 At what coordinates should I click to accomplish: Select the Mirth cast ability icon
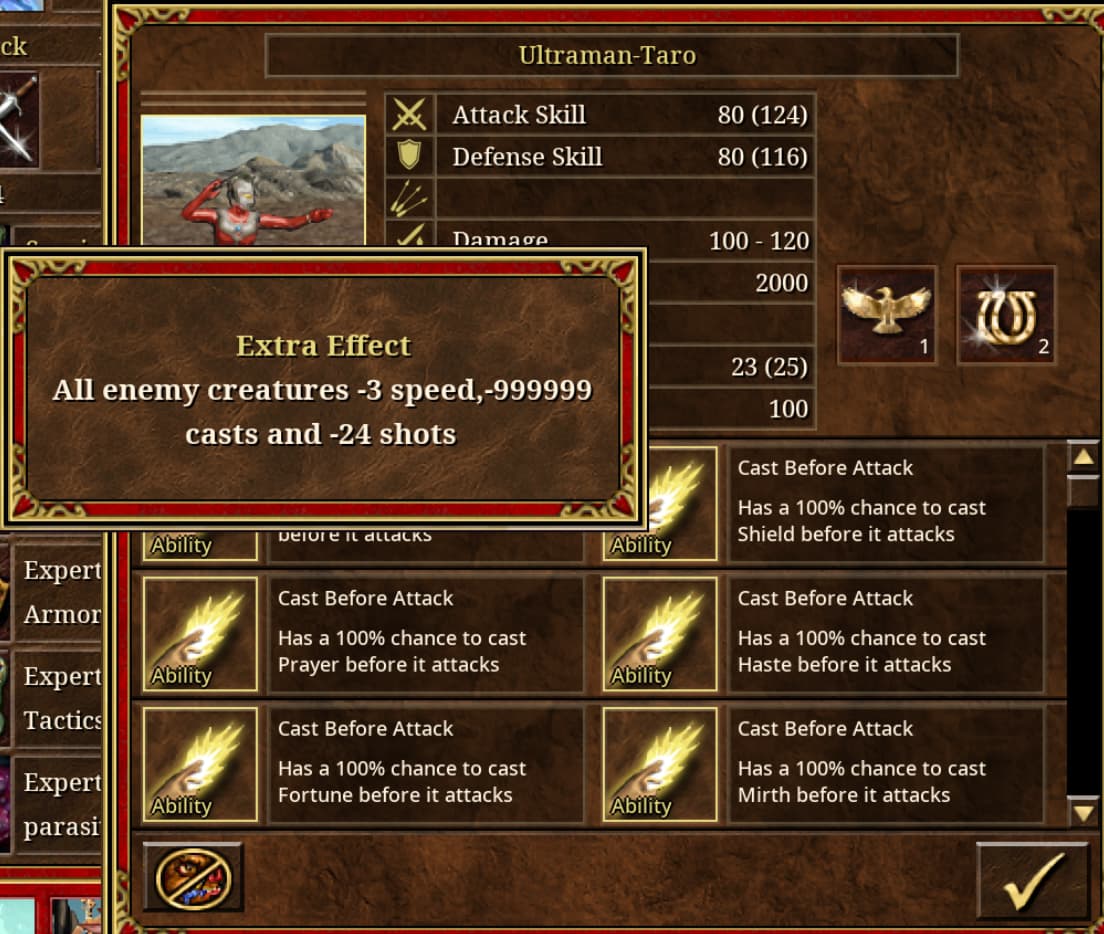click(660, 765)
